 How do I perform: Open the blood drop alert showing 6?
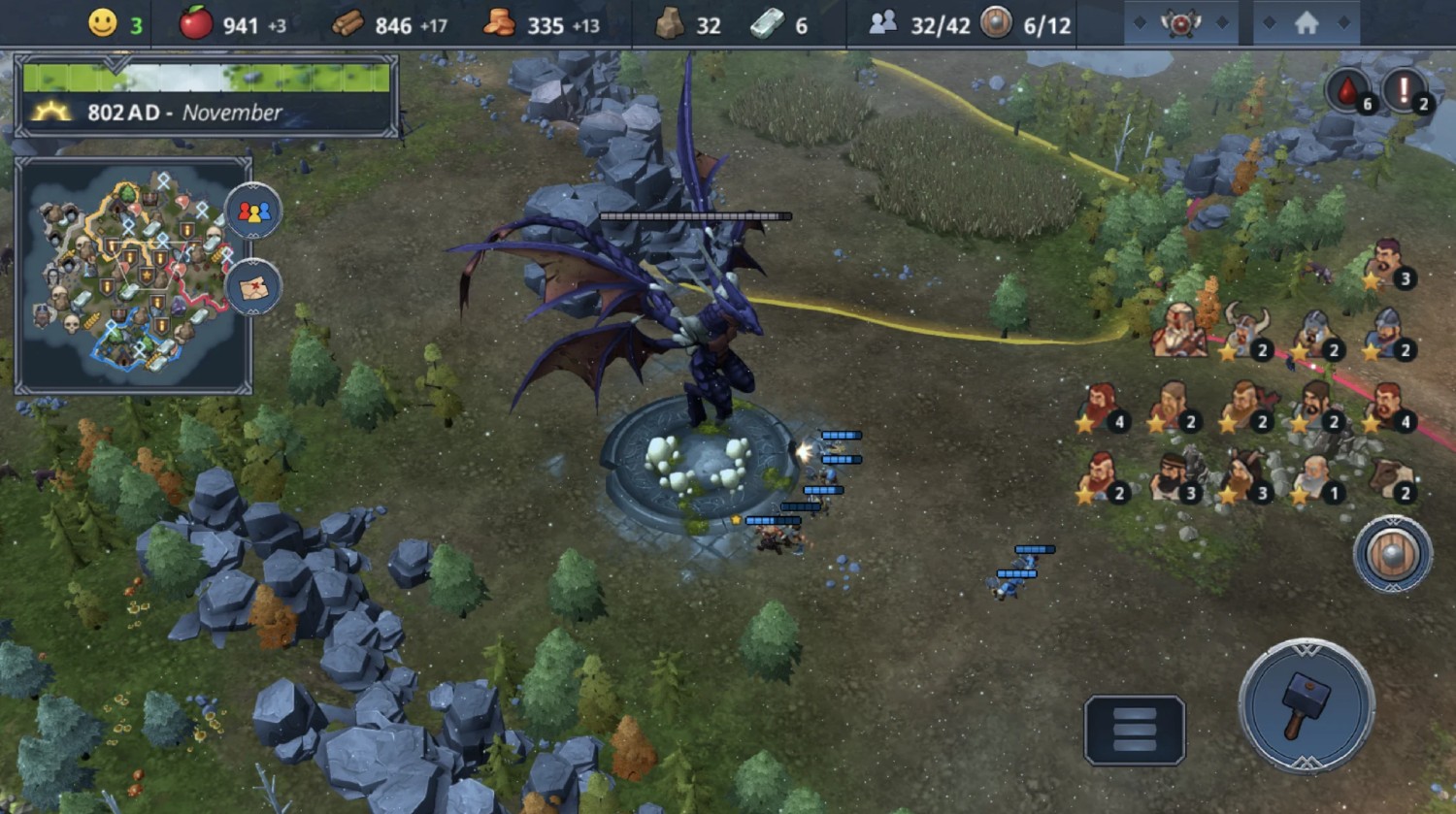pos(1348,92)
